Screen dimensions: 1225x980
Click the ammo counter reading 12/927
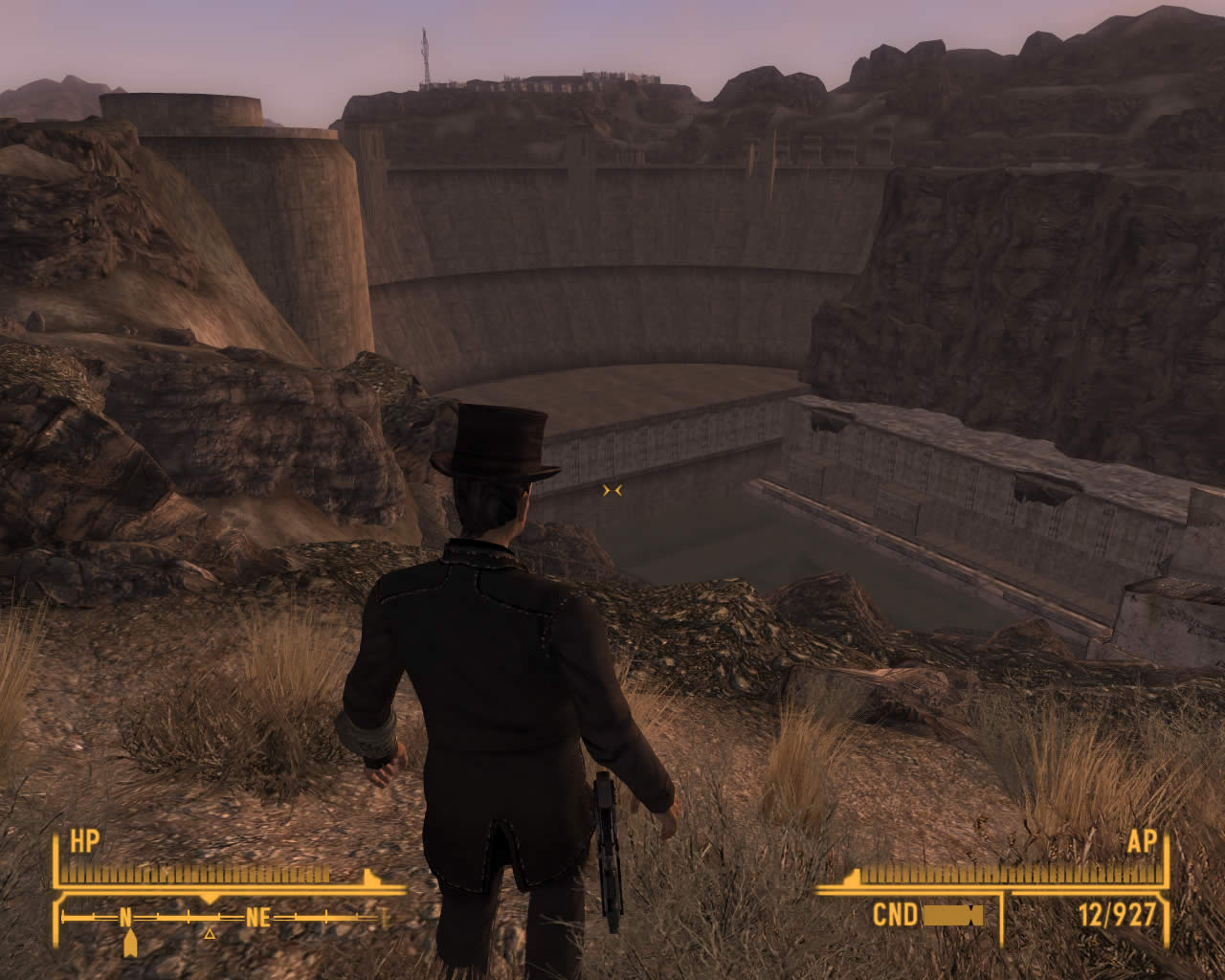pyautogui.click(x=1117, y=913)
